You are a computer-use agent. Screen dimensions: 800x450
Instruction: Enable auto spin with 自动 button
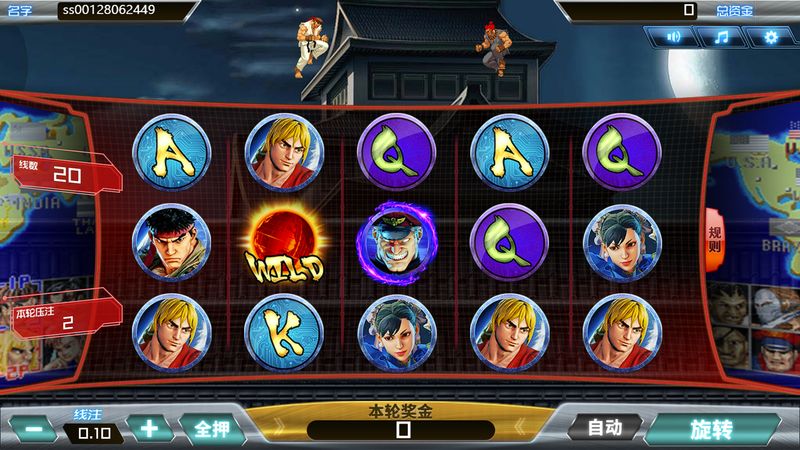(x=605, y=428)
